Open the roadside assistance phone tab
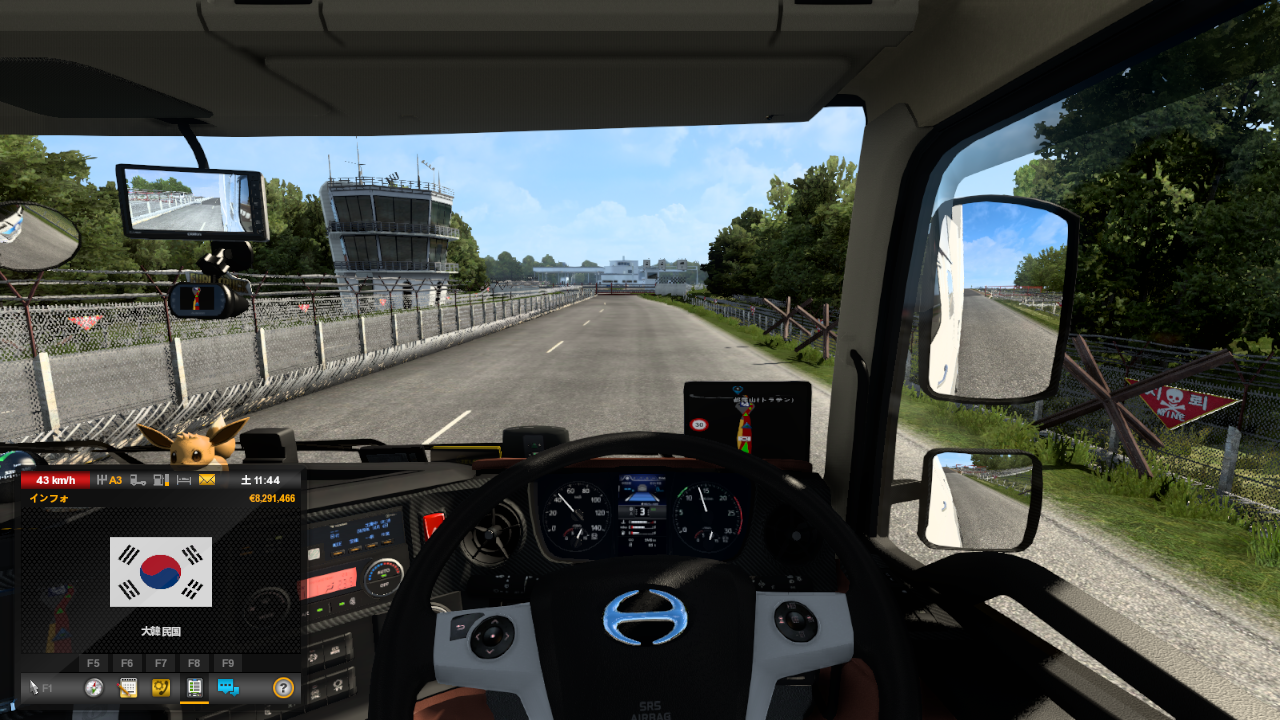The width and height of the screenshot is (1280, 720). 160,687
